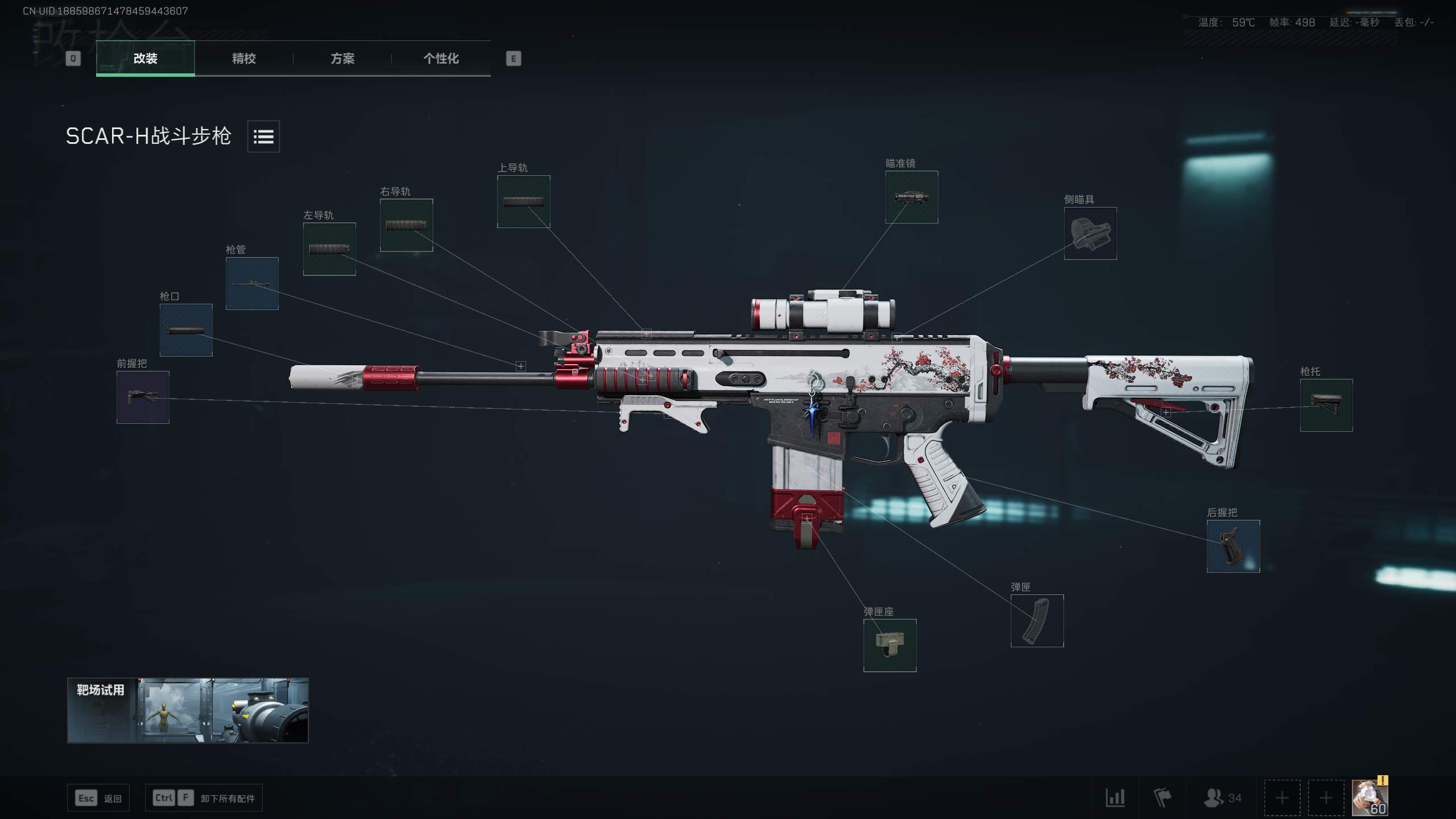Select the 右导轨 right rail slot
This screenshot has height=819, width=1456.
tap(406, 225)
